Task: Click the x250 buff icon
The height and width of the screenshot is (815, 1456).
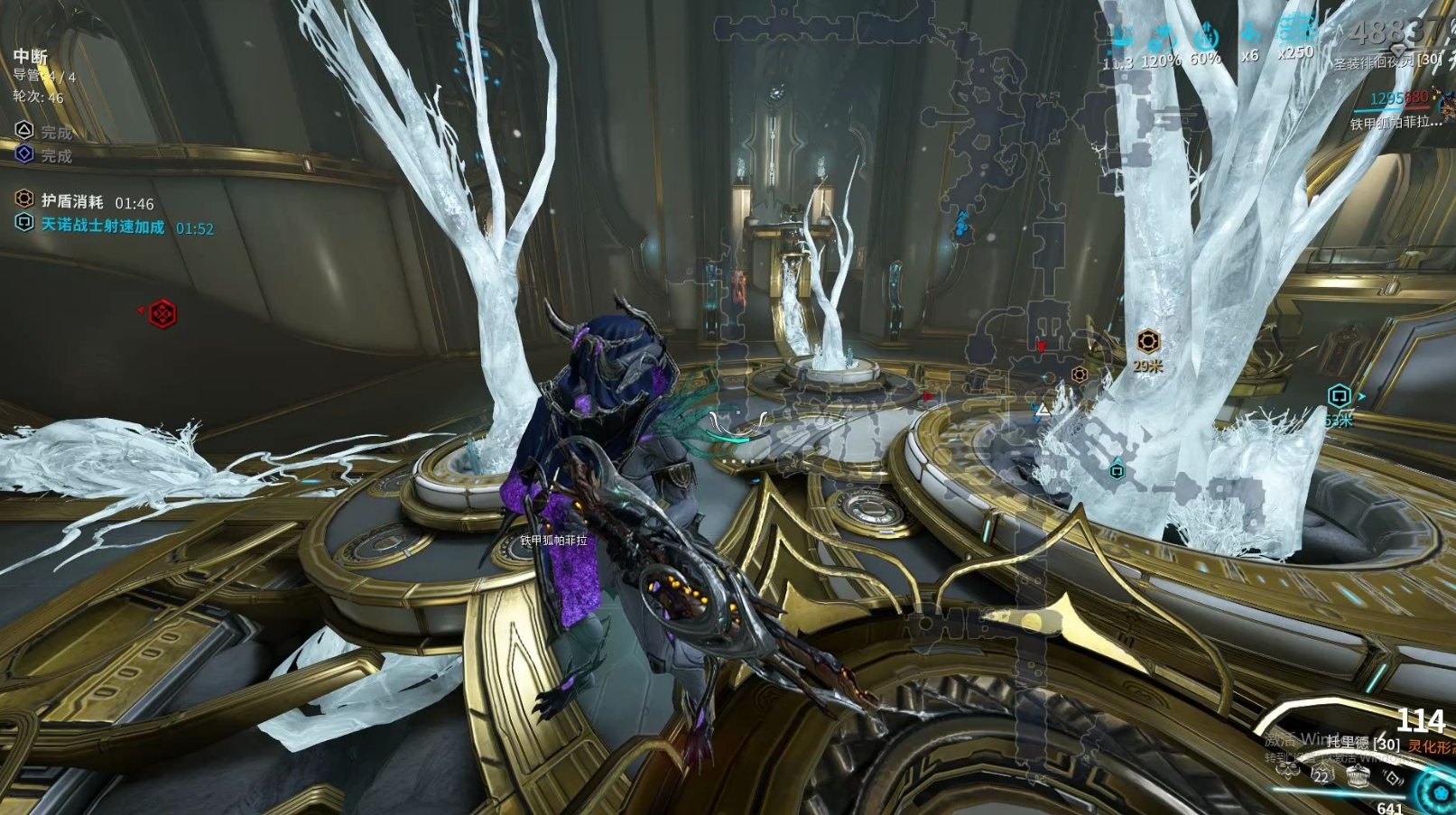Action: pos(1295,32)
